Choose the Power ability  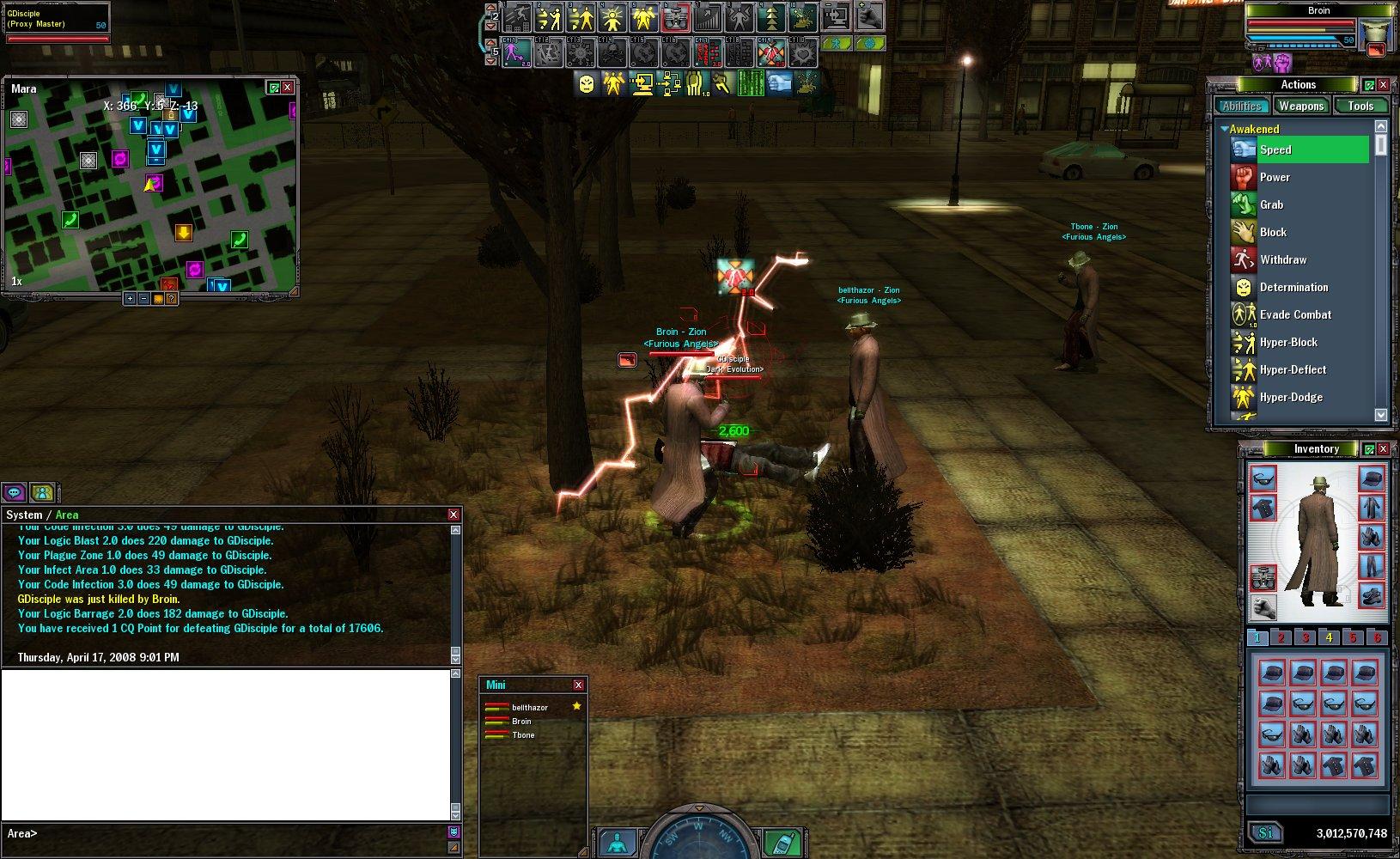coord(1275,177)
